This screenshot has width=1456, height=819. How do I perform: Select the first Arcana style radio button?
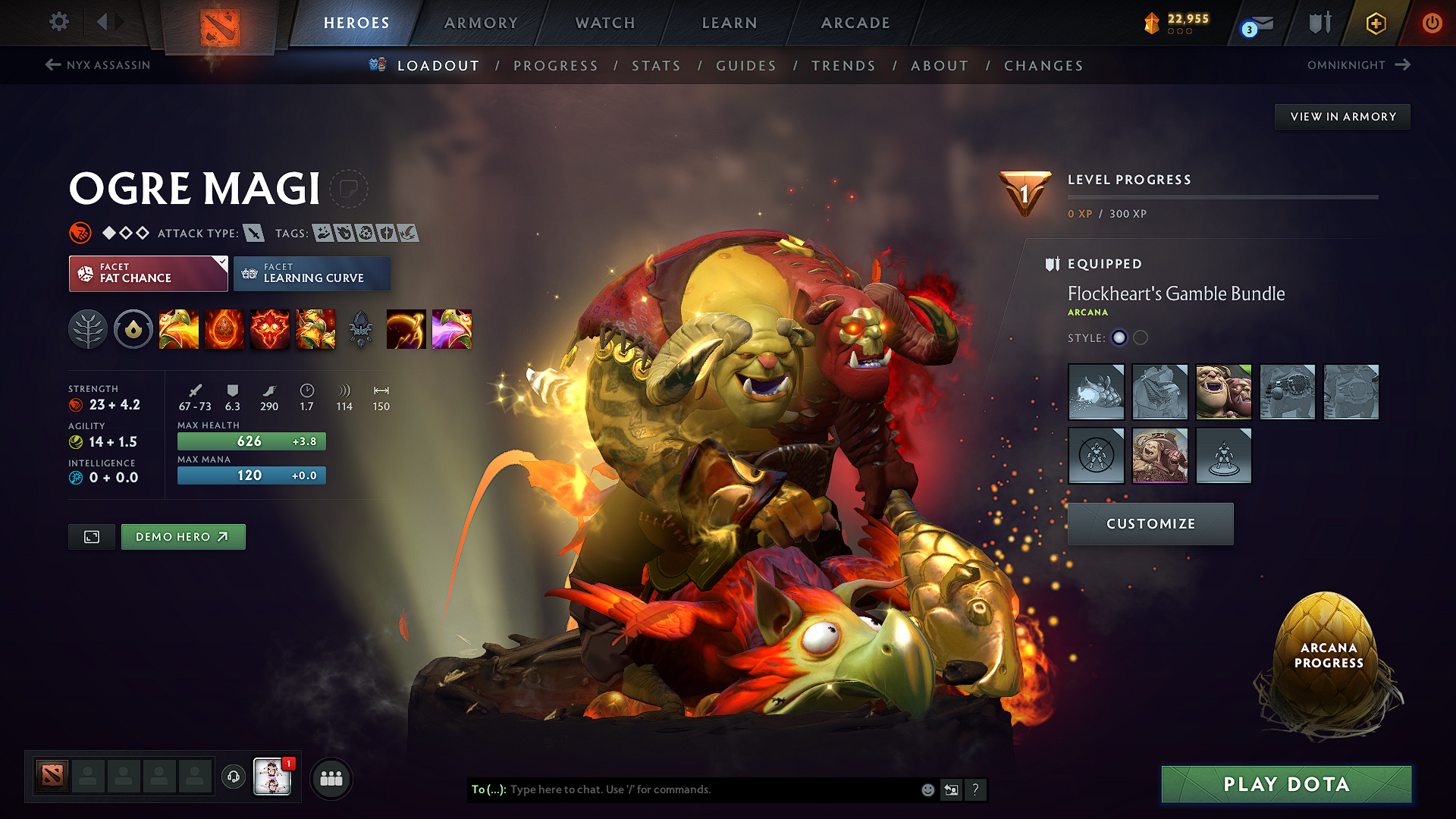pyautogui.click(x=1119, y=338)
